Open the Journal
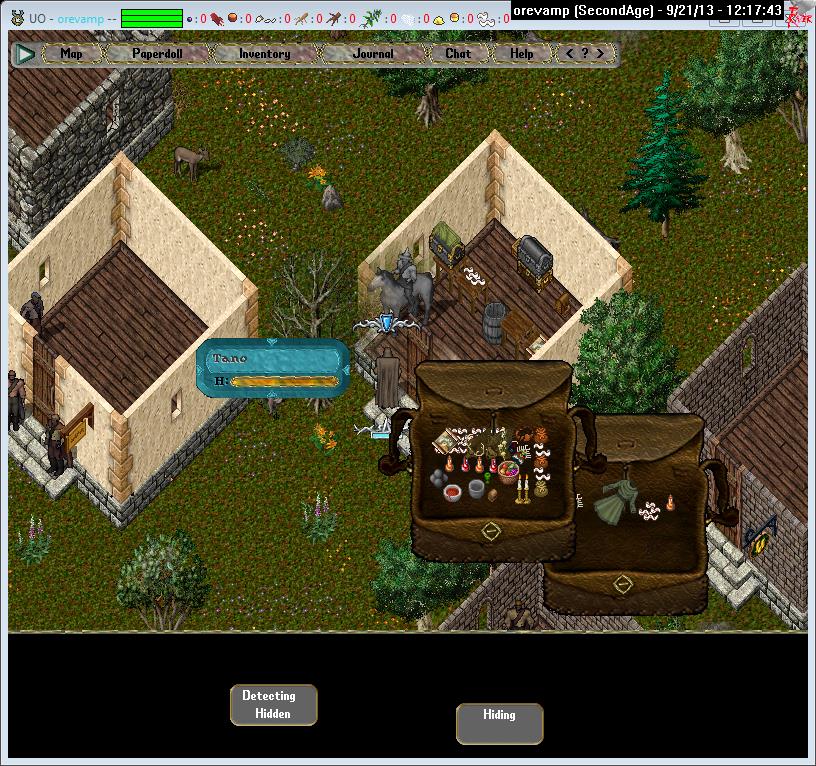This screenshot has height=766, width=816. (373, 54)
